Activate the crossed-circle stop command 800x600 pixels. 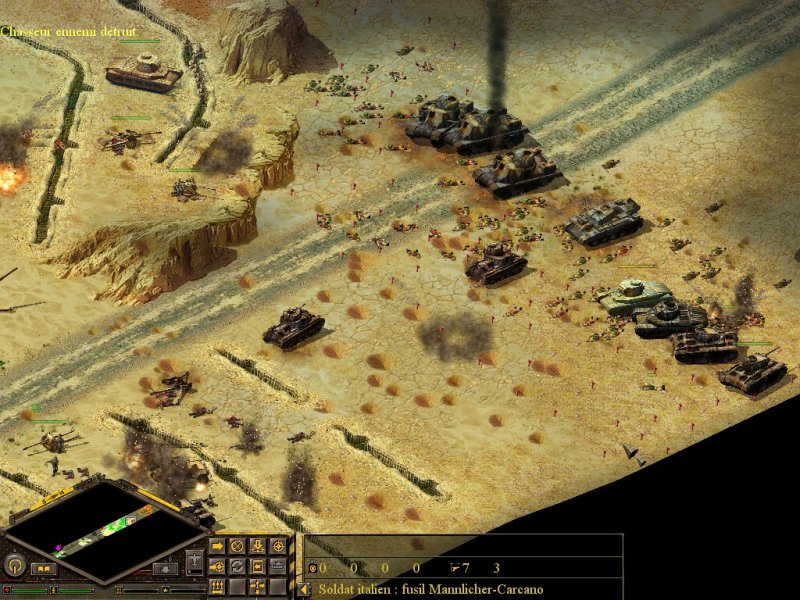point(237,547)
